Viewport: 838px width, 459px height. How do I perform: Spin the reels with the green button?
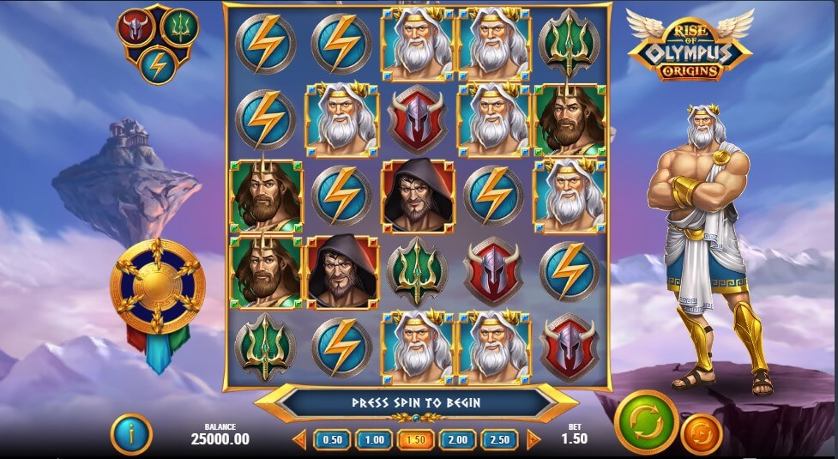coord(646,422)
